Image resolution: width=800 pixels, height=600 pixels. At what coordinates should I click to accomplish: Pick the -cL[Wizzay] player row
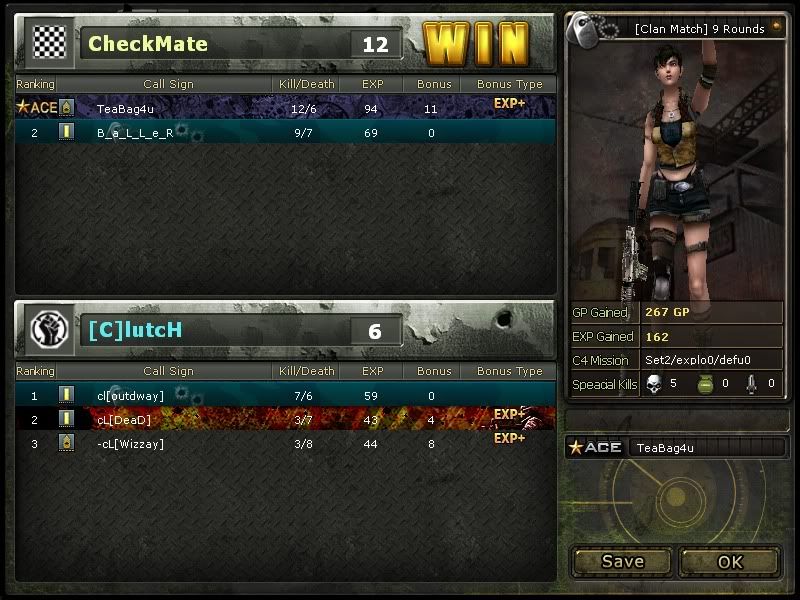pyautogui.click(x=285, y=443)
